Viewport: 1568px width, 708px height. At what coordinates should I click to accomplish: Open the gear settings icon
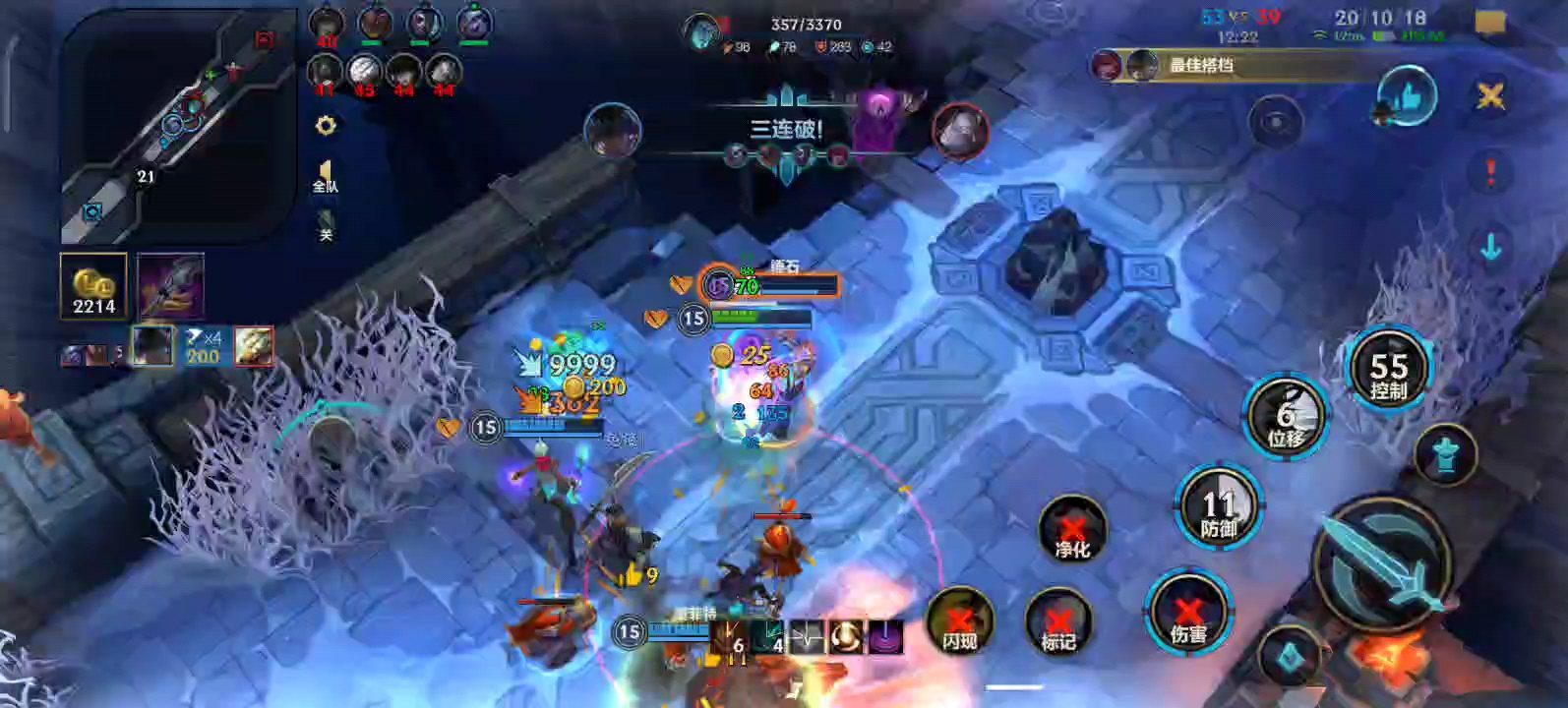coord(326,126)
